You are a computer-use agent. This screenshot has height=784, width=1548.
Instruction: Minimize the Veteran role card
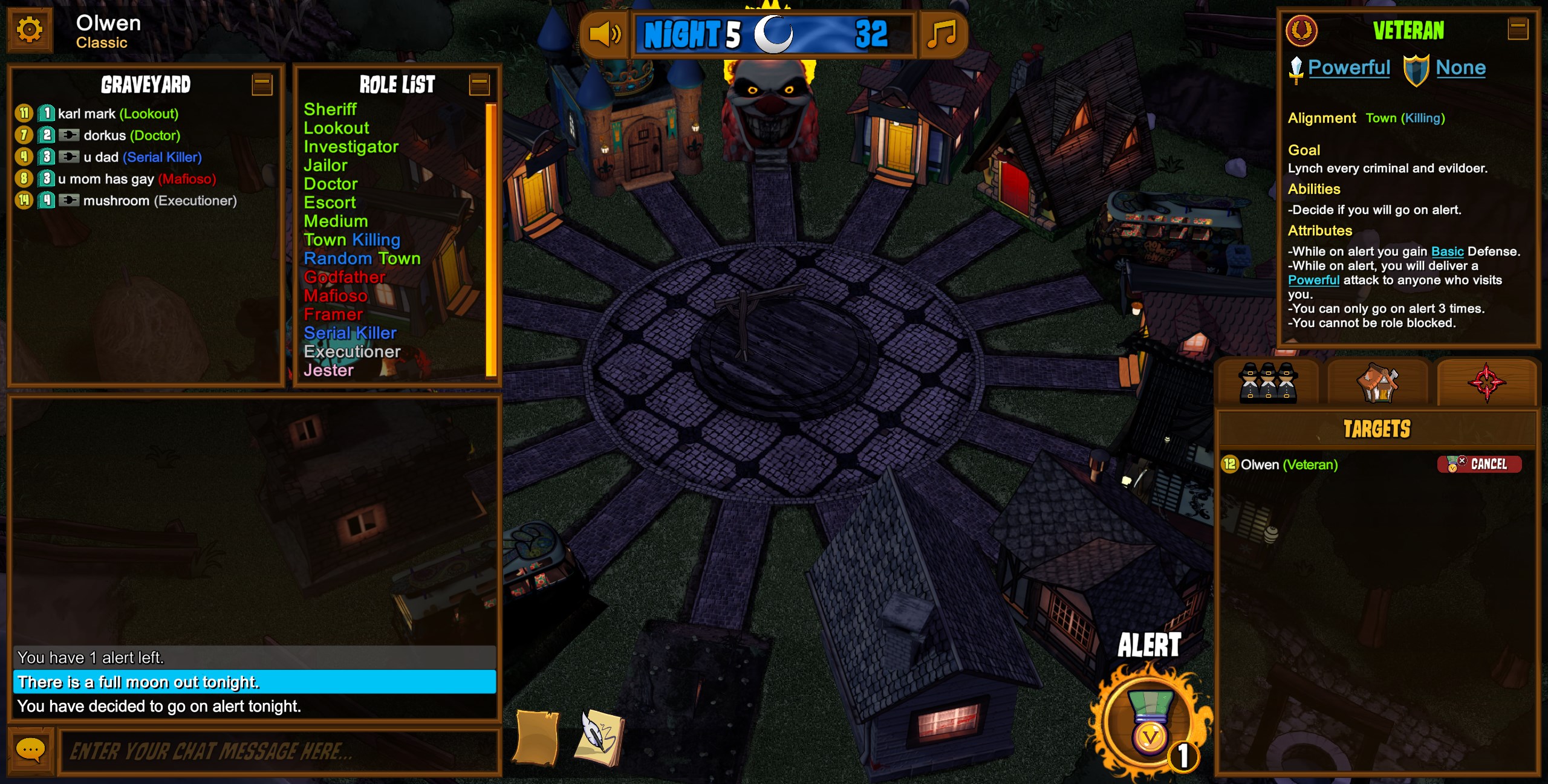coord(1518,29)
